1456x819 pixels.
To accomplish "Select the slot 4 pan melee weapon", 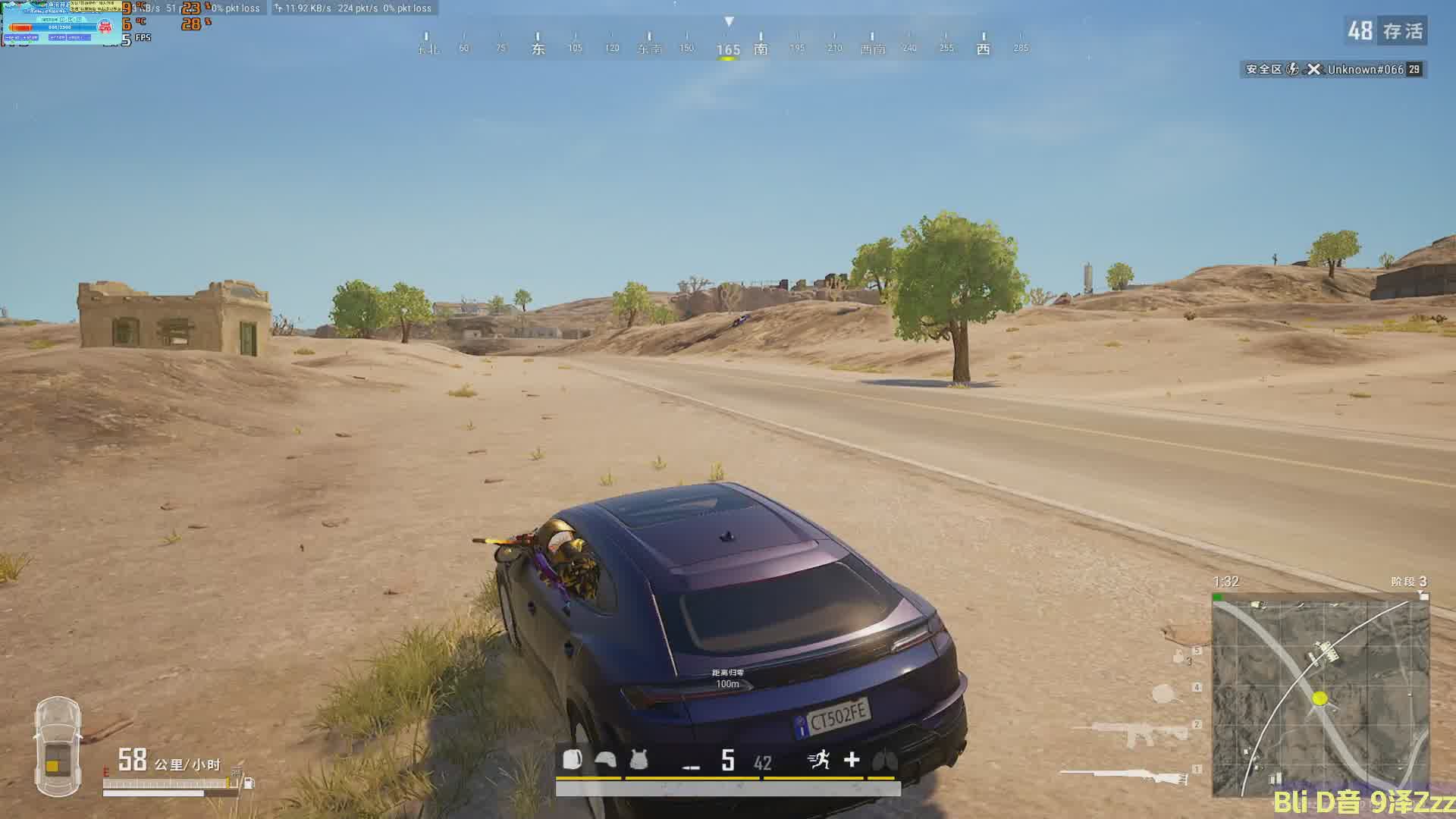I will tap(1164, 693).
